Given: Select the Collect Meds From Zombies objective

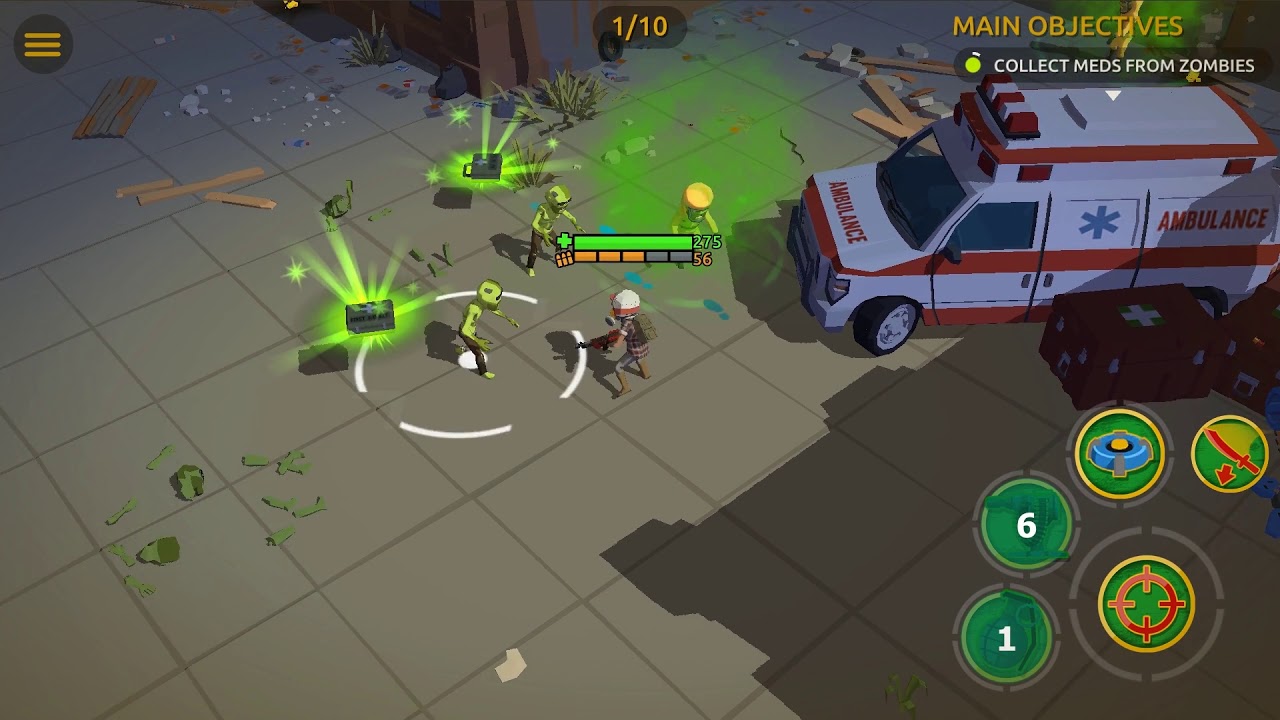Looking at the screenshot, I should coord(1110,66).
